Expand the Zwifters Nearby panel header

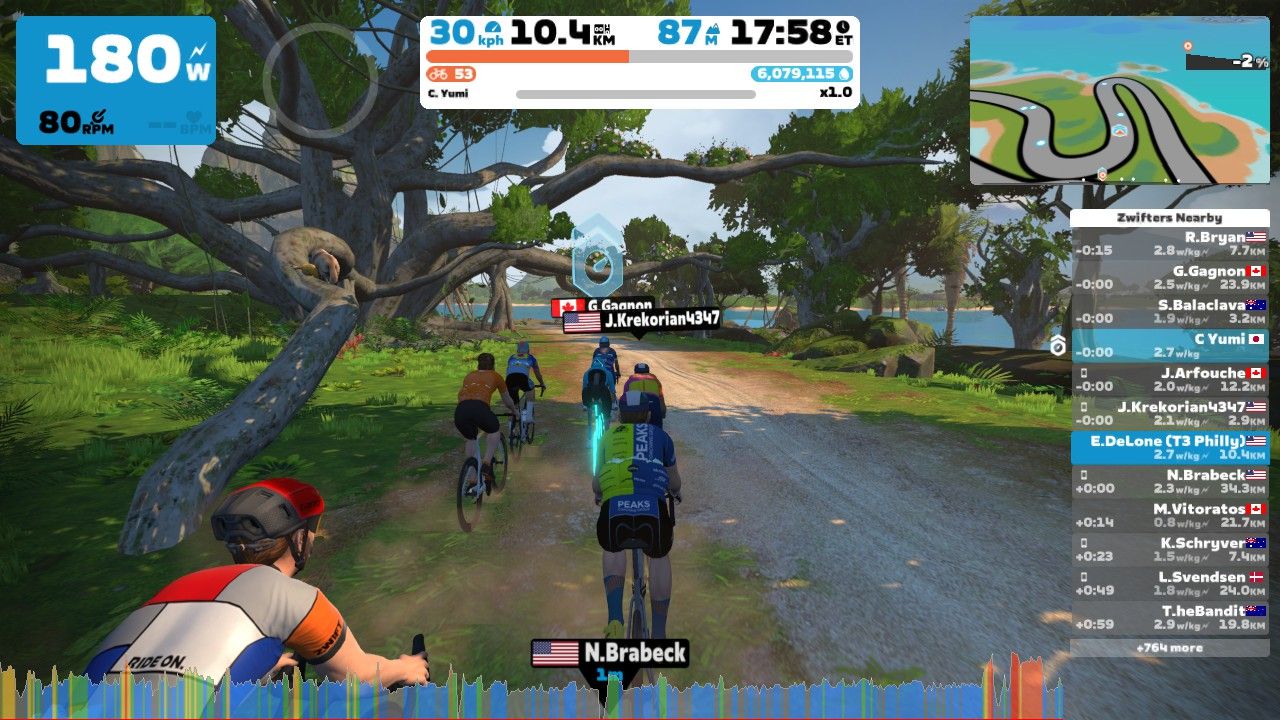(1171, 217)
